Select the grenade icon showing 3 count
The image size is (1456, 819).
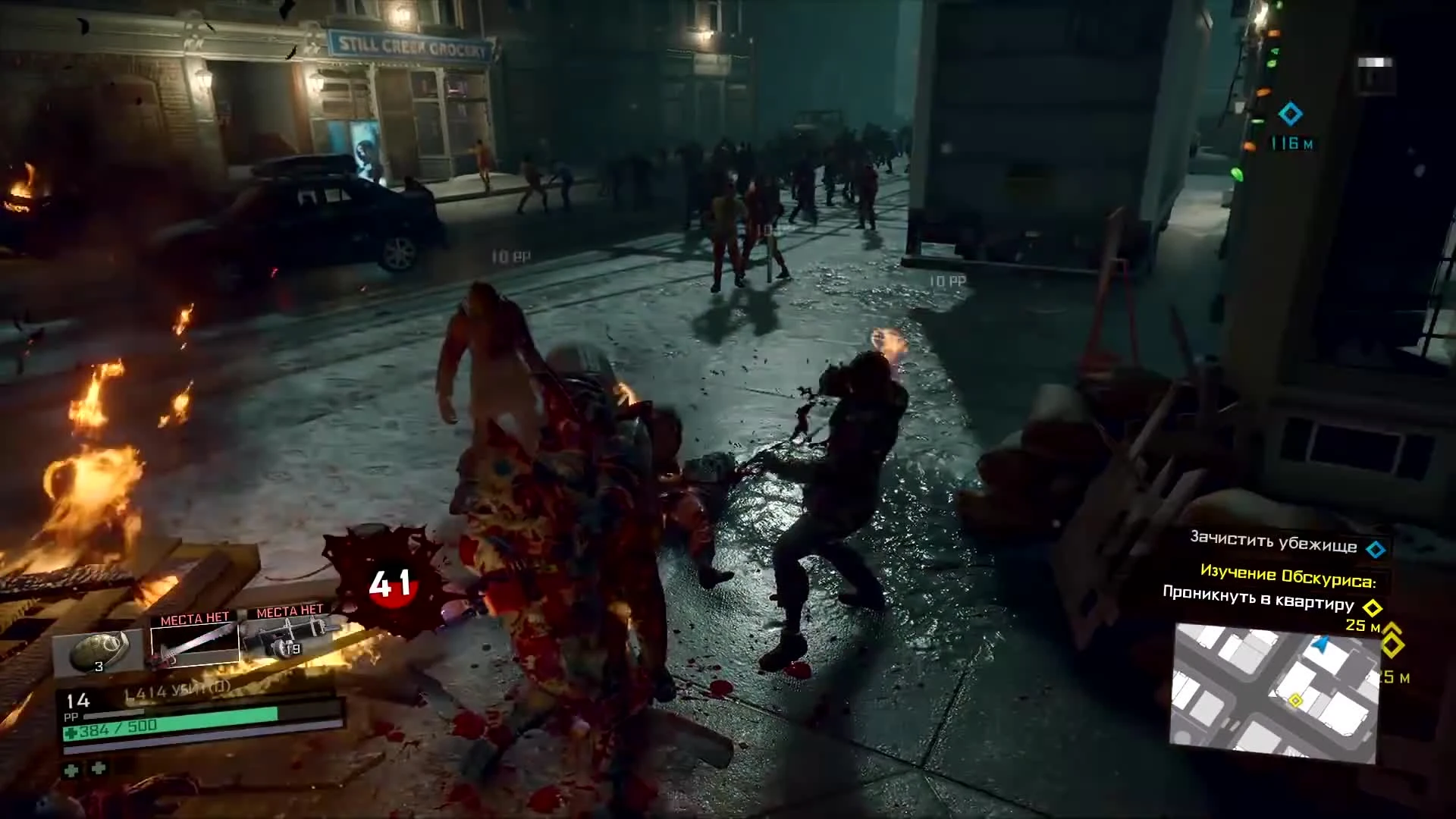pyautogui.click(x=101, y=650)
